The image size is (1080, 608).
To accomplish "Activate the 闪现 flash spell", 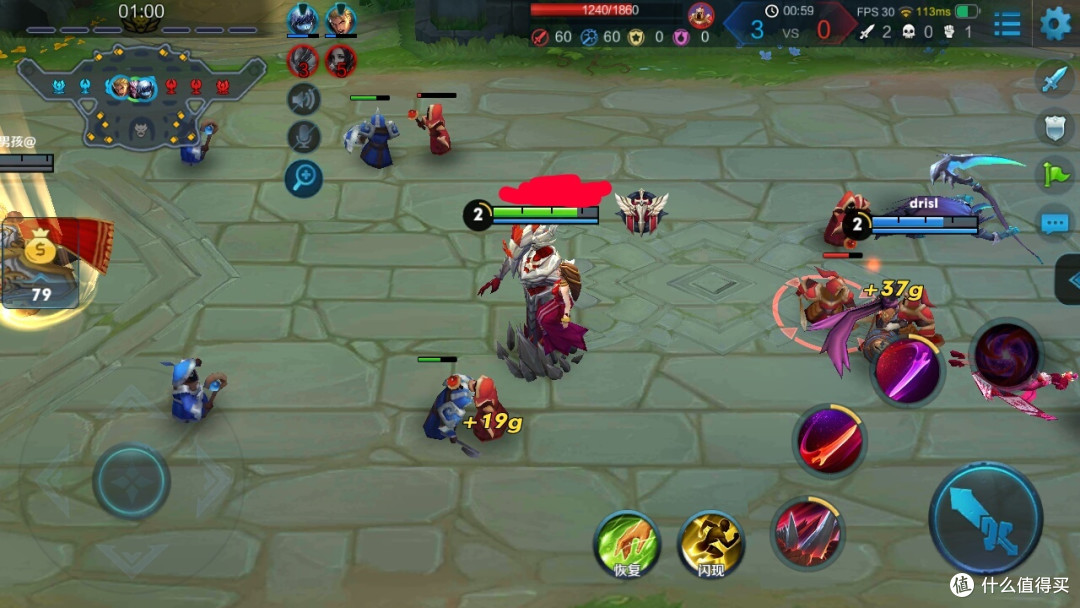I will [x=711, y=543].
